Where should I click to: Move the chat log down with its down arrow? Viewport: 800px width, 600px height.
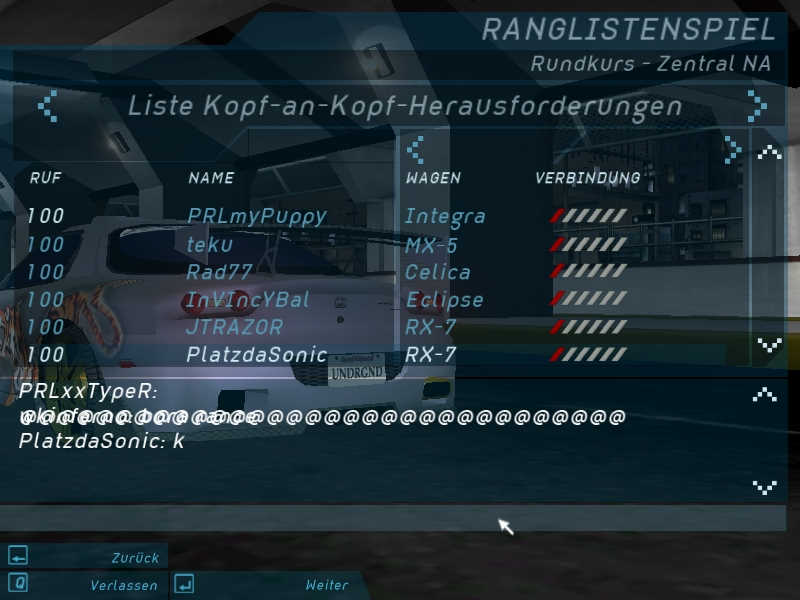pyautogui.click(x=765, y=487)
